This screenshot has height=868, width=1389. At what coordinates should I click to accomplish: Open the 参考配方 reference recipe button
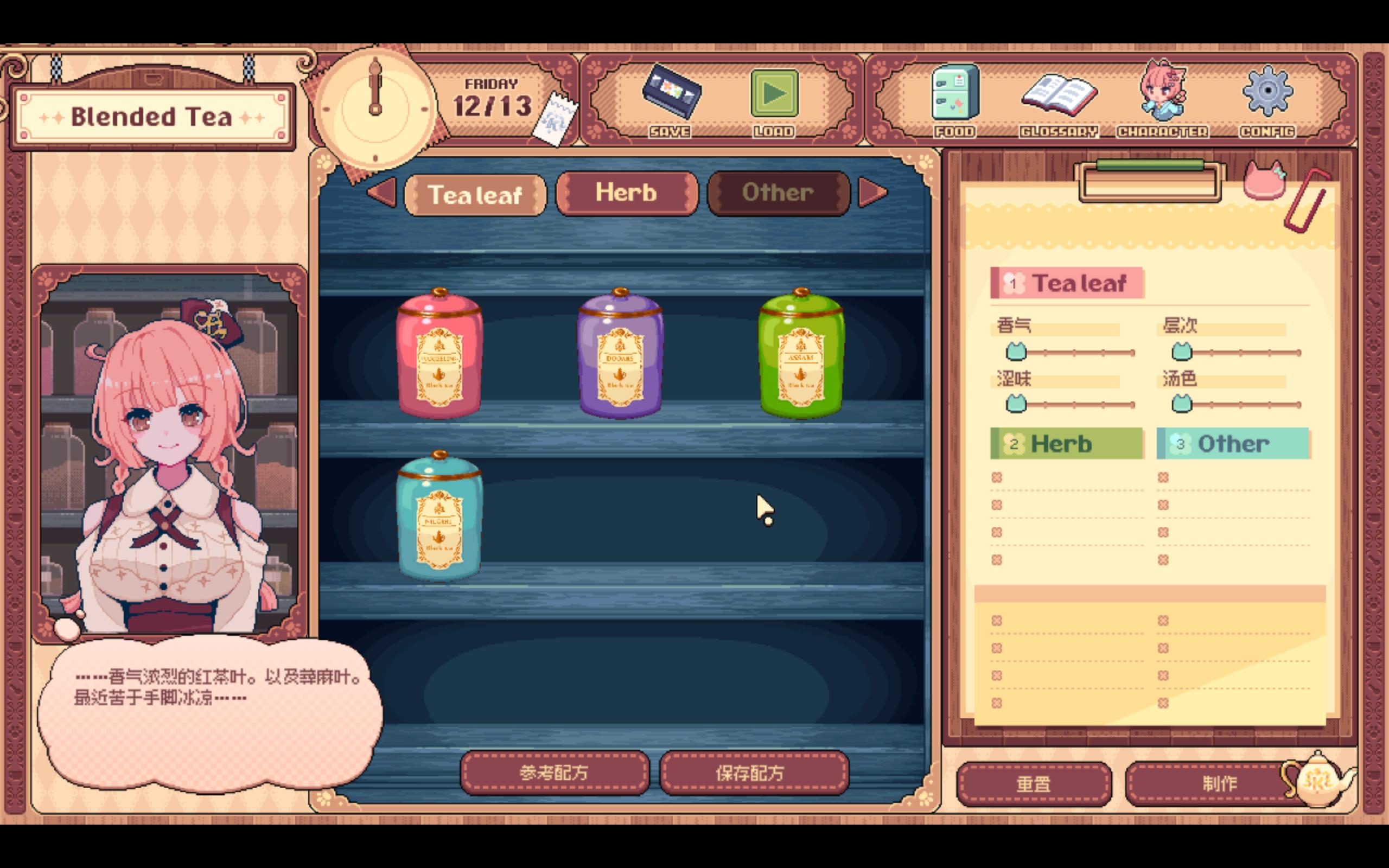(555, 773)
